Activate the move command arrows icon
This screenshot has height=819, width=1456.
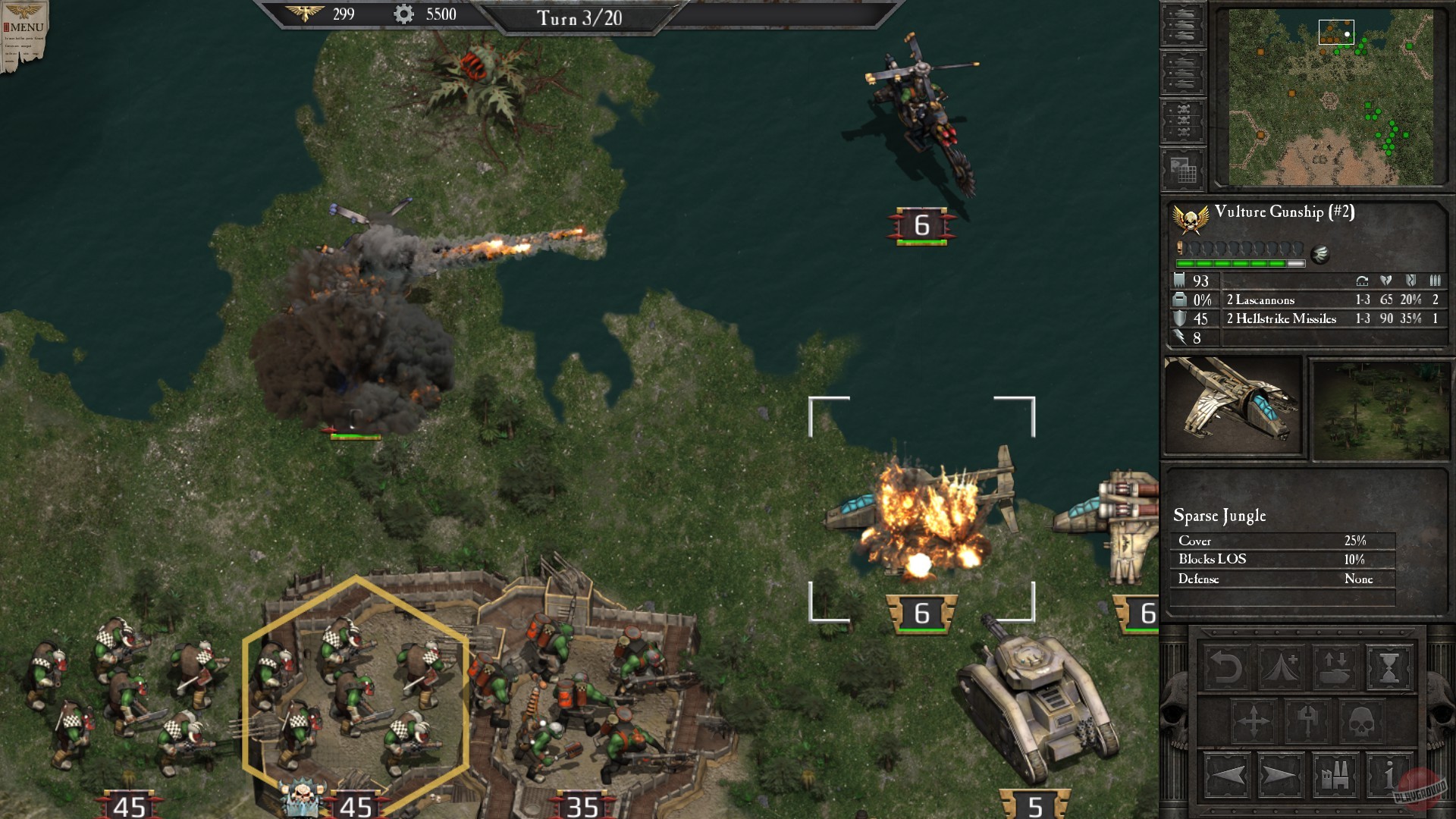pyautogui.click(x=1253, y=720)
